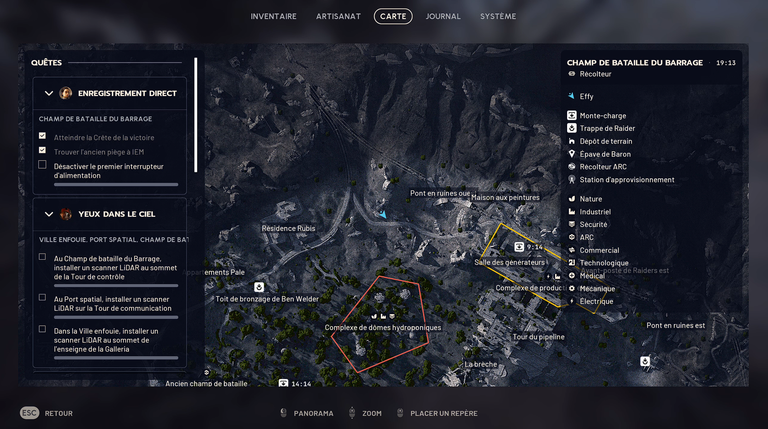Screen dimensions: 768x429
Task: Switch to the Inventaire tab
Action: (273, 16)
